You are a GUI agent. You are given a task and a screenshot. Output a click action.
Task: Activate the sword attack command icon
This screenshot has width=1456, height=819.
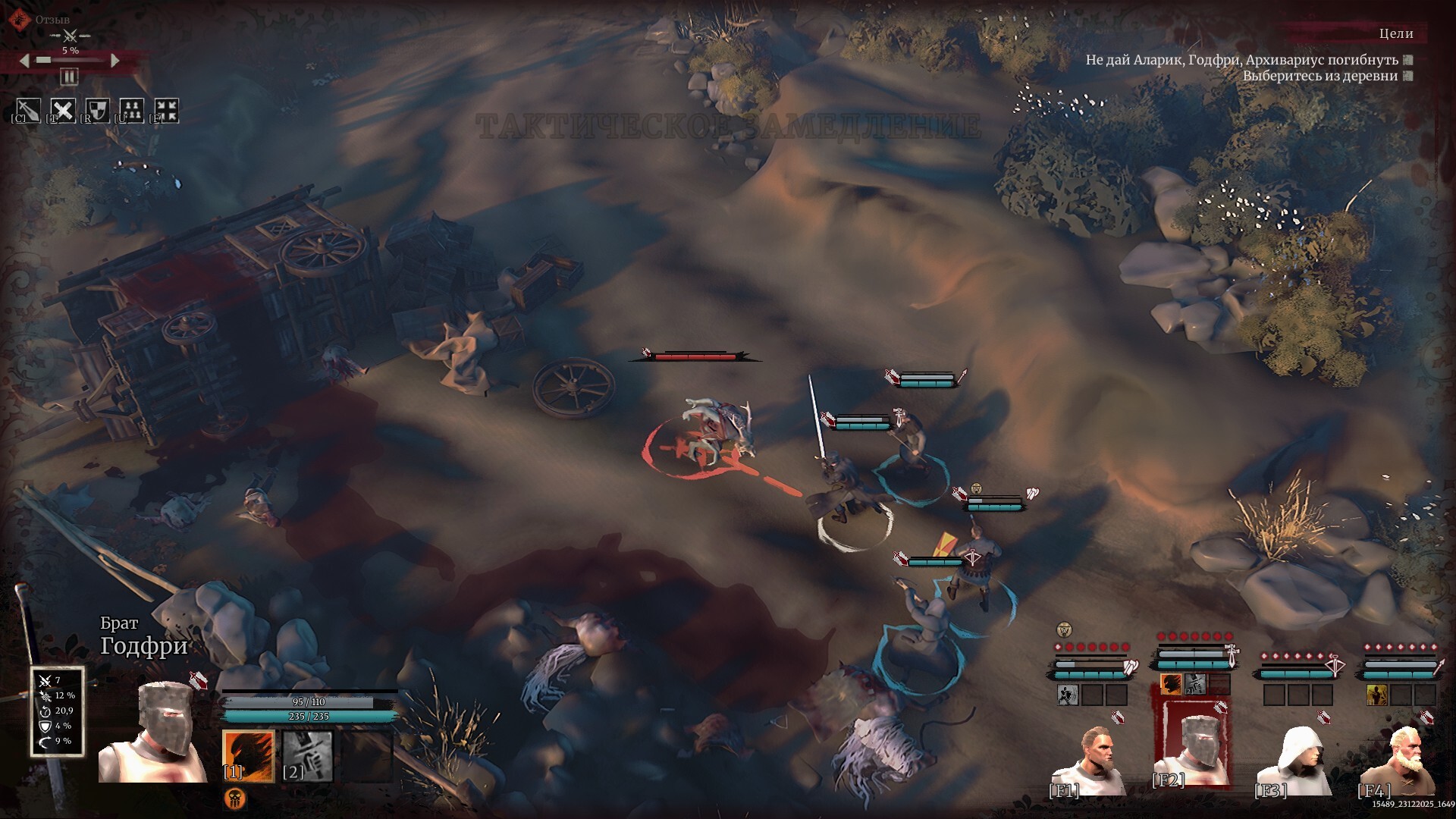tap(29, 111)
